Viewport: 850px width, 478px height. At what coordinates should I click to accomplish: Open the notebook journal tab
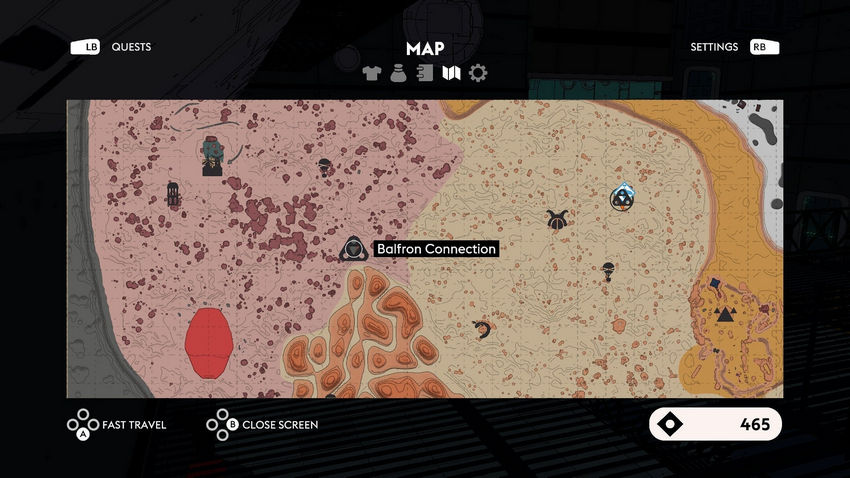tap(425, 73)
